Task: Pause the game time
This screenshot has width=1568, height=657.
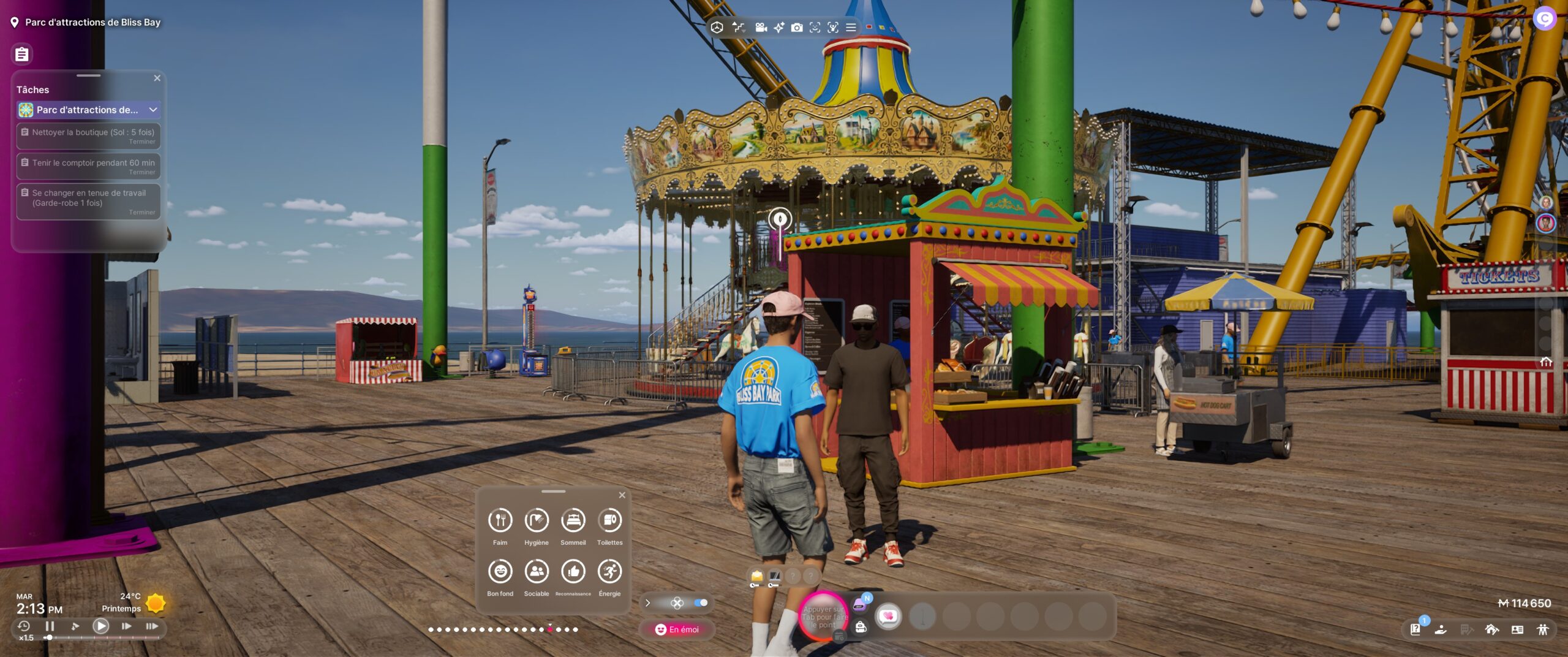Action: click(50, 626)
